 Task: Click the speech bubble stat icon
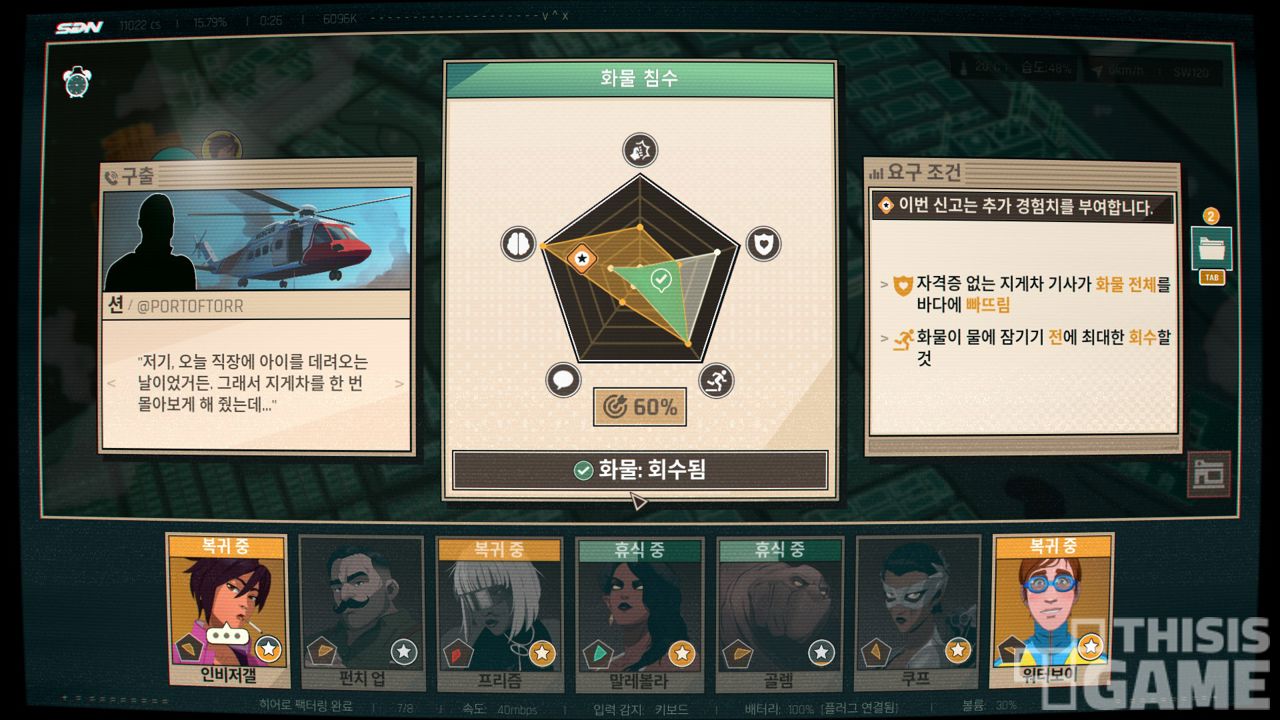pyautogui.click(x=563, y=381)
